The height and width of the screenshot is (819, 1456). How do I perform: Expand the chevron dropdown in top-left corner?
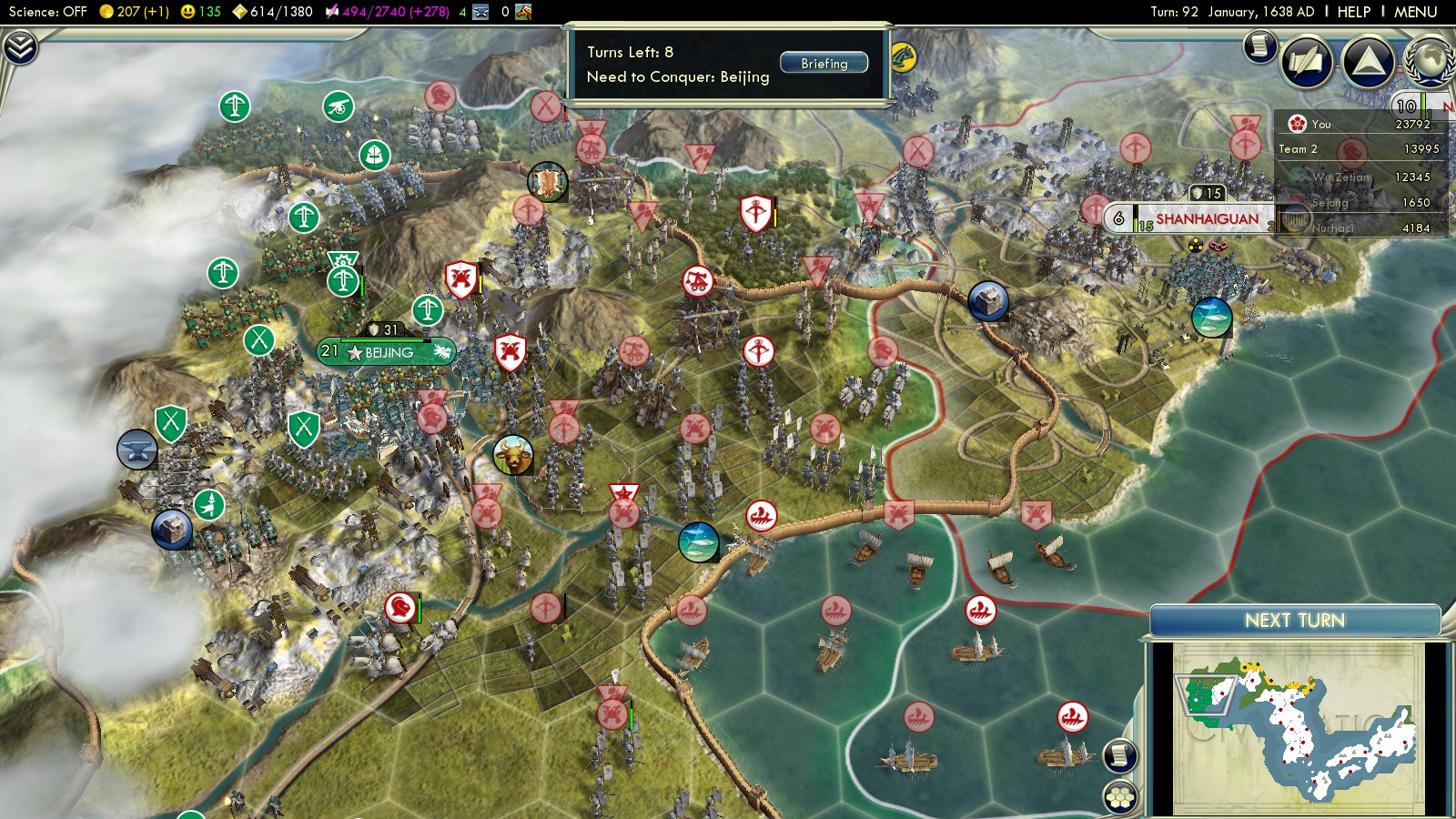(20, 47)
